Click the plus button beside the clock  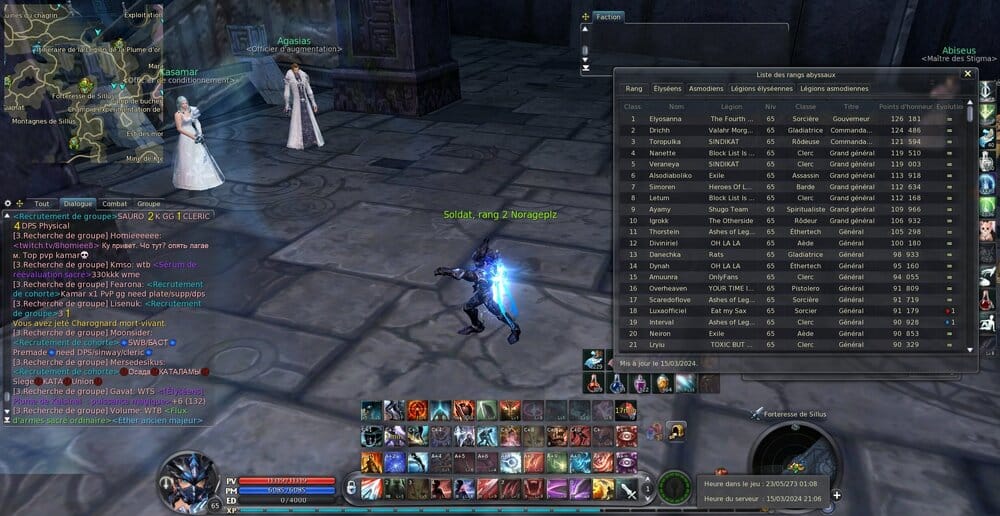click(x=836, y=494)
